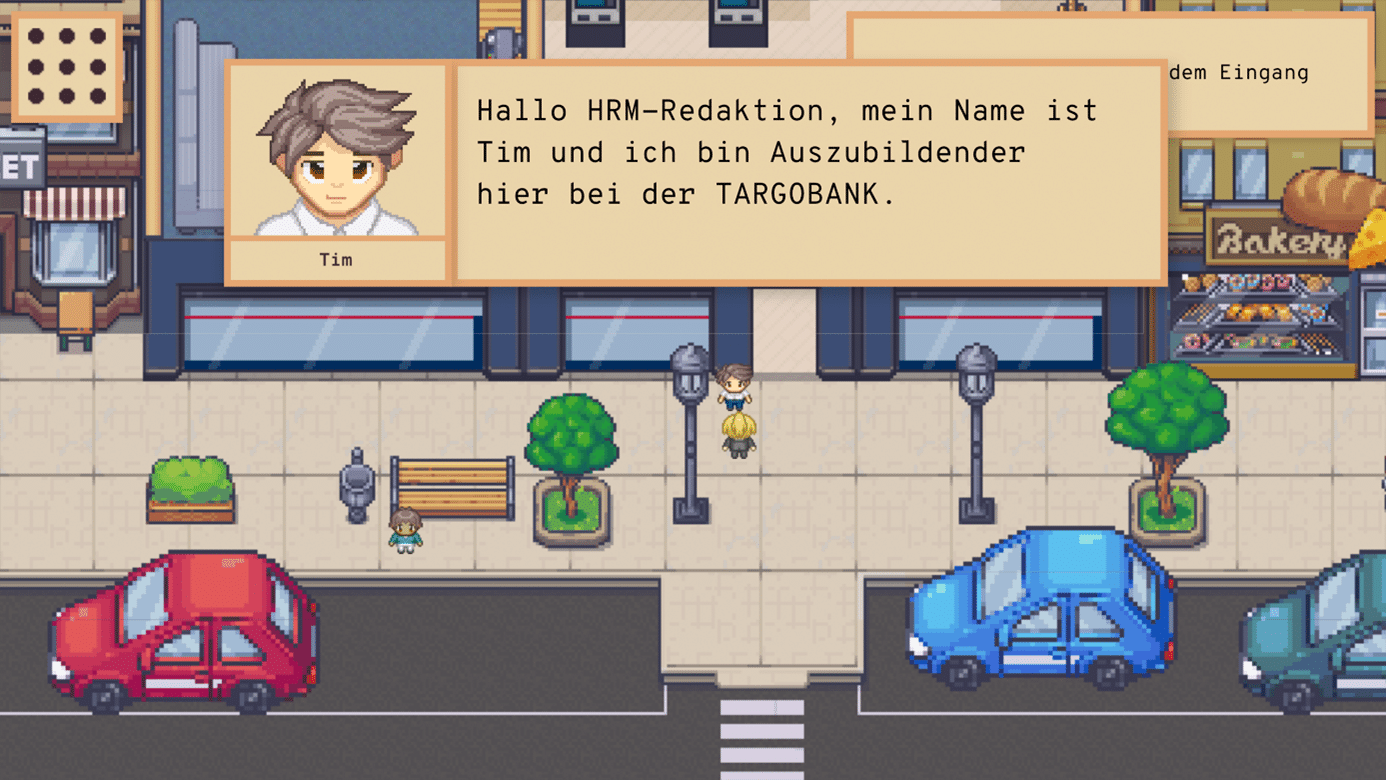Click Tim's name label under the portrait
The width and height of the screenshot is (1386, 780).
[336, 259]
